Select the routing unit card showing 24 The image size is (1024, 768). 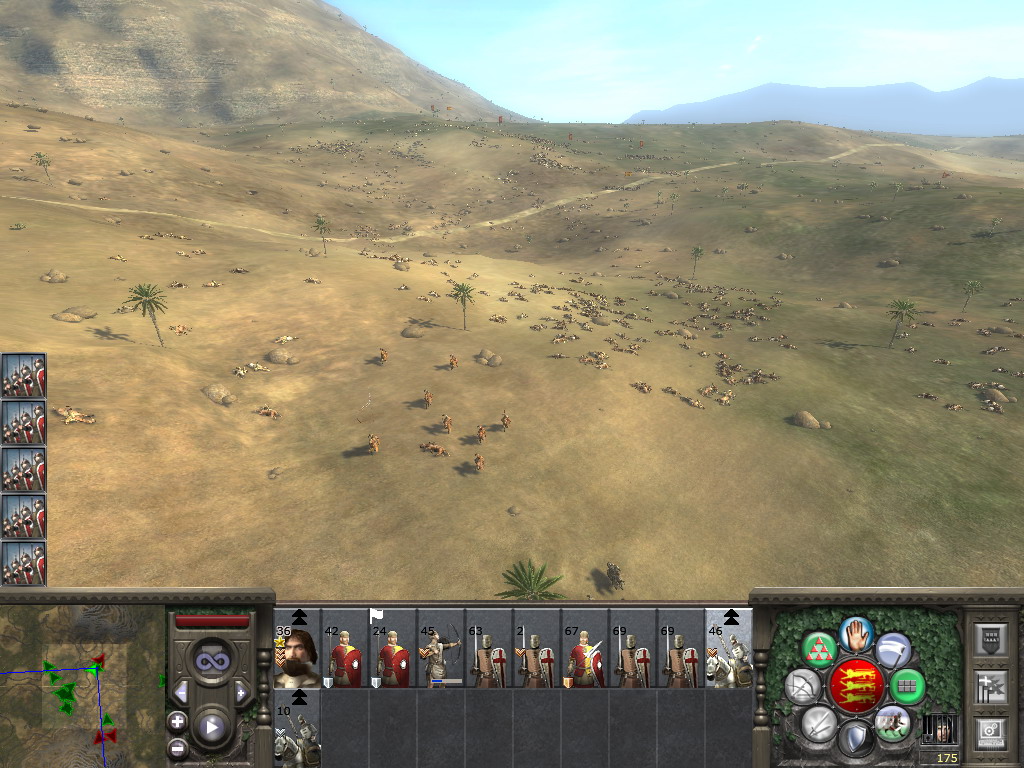(x=392, y=656)
